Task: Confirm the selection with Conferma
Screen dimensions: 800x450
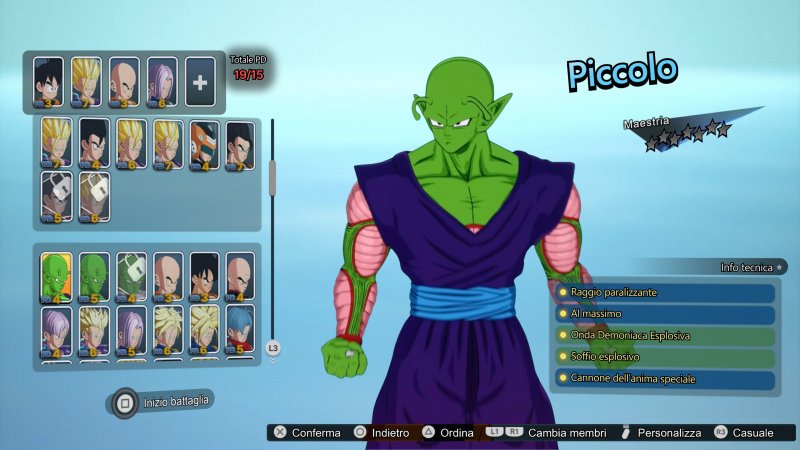Action: 308,433
